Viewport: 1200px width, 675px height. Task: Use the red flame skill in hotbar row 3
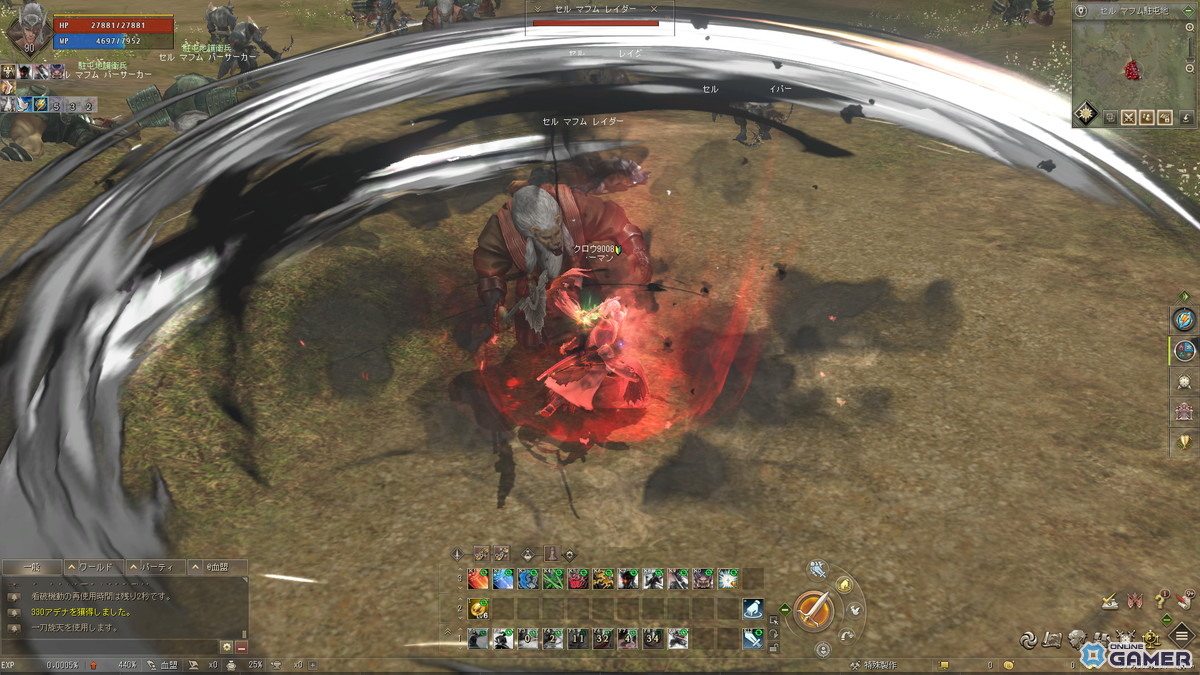pos(478,578)
